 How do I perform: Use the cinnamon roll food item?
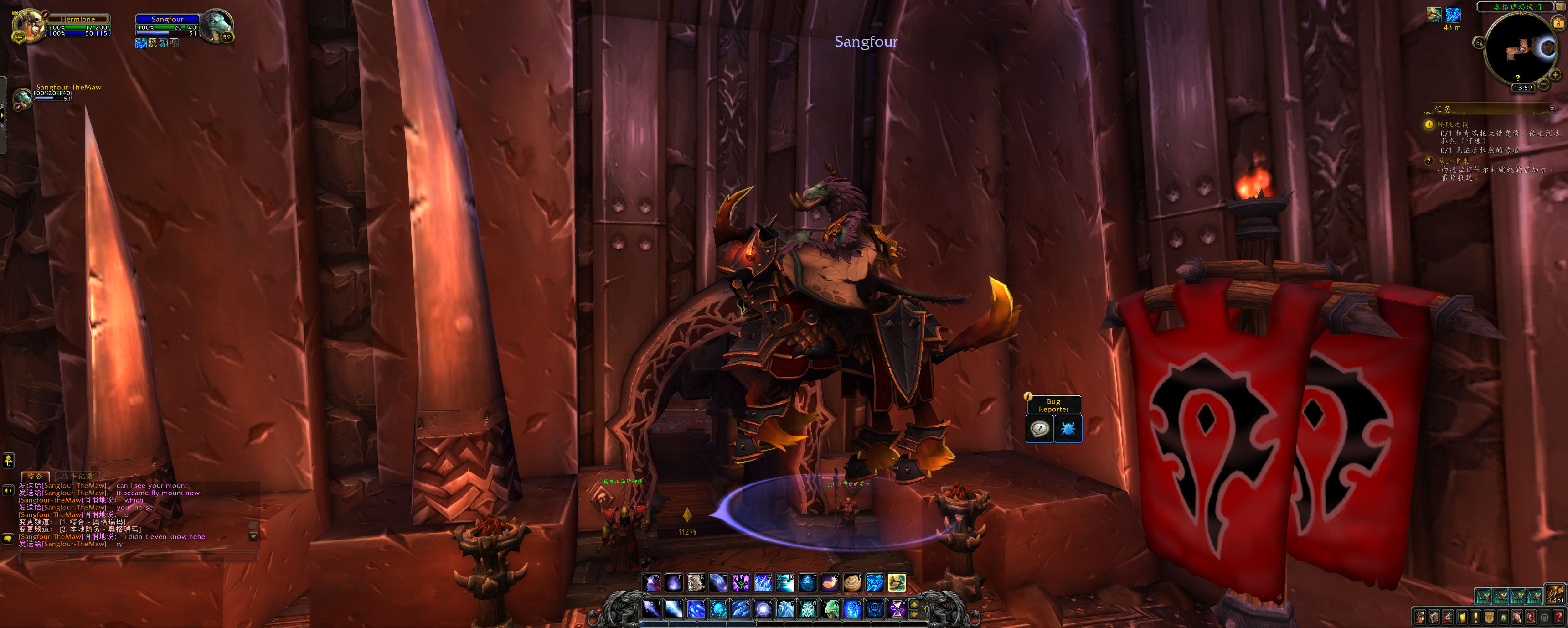tap(851, 583)
